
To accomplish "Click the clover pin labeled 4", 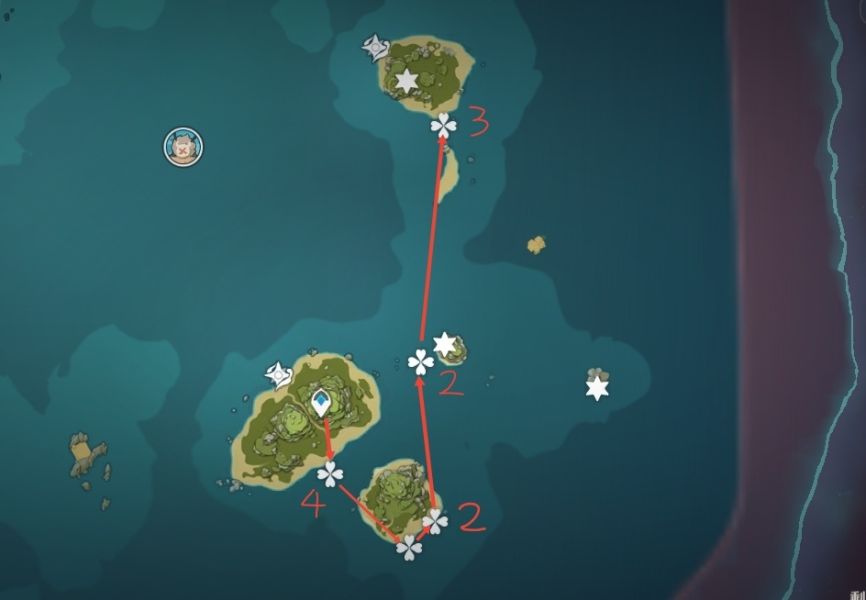I will pyautogui.click(x=329, y=473).
